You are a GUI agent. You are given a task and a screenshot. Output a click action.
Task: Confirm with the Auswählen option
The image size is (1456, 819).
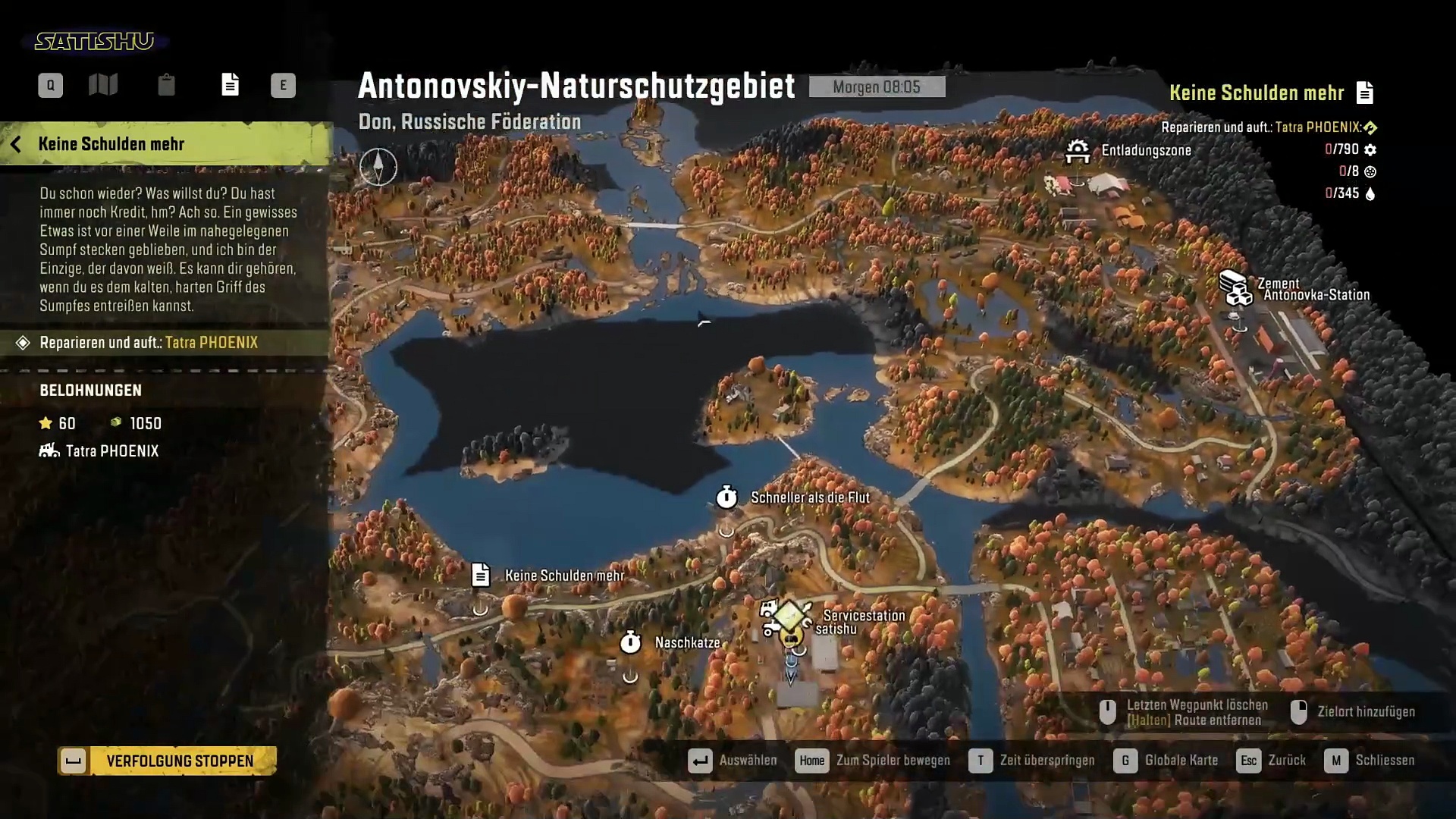click(733, 761)
